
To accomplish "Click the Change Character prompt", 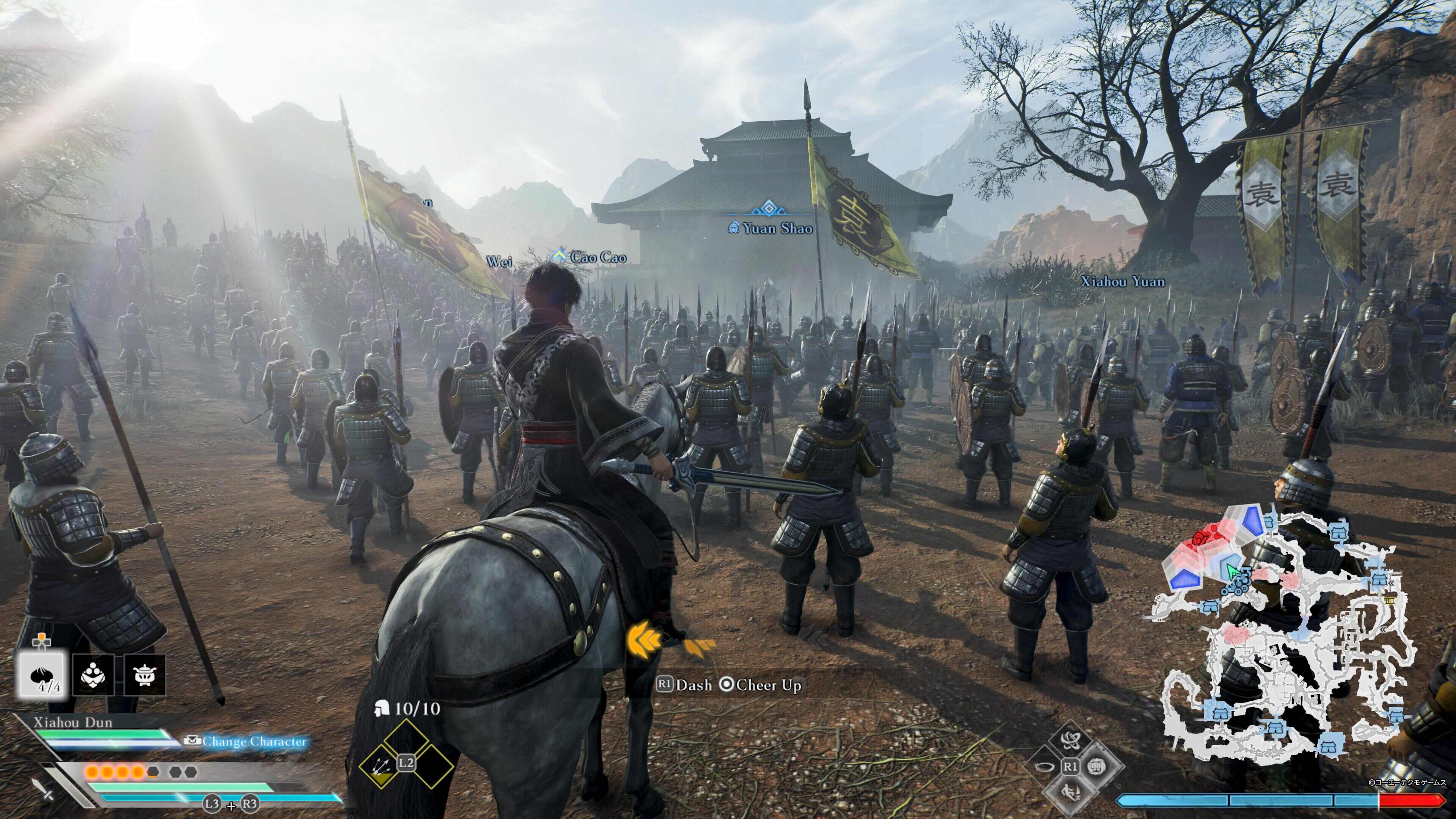I will (247, 741).
